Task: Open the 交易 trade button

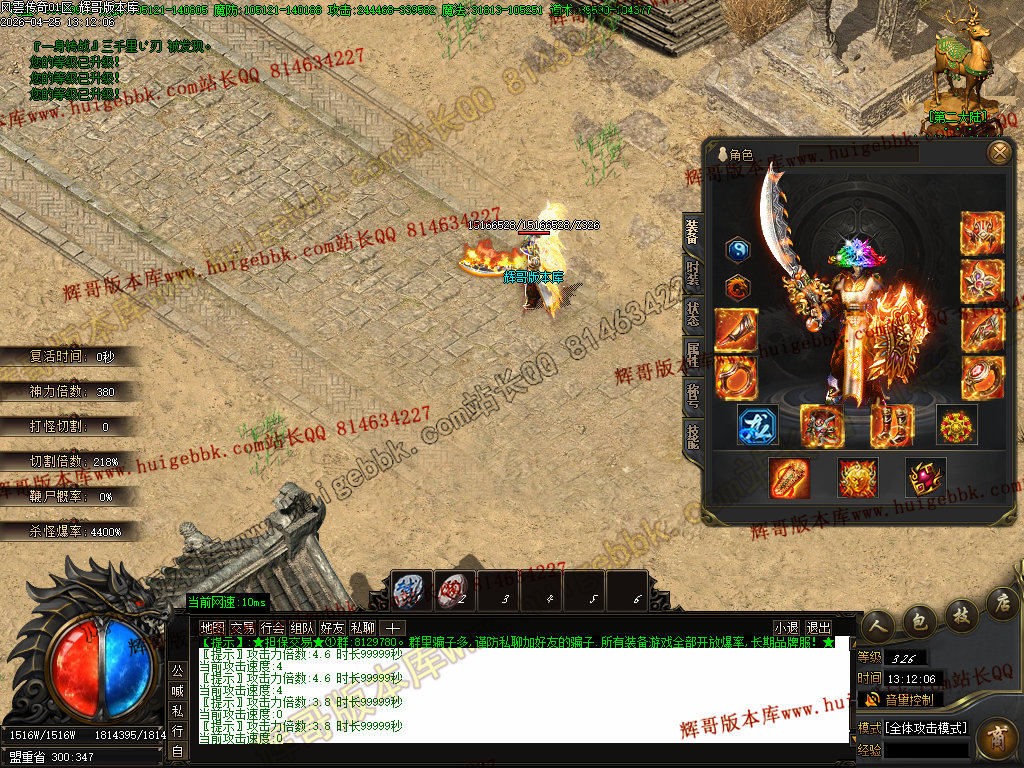Action: pyautogui.click(x=242, y=628)
